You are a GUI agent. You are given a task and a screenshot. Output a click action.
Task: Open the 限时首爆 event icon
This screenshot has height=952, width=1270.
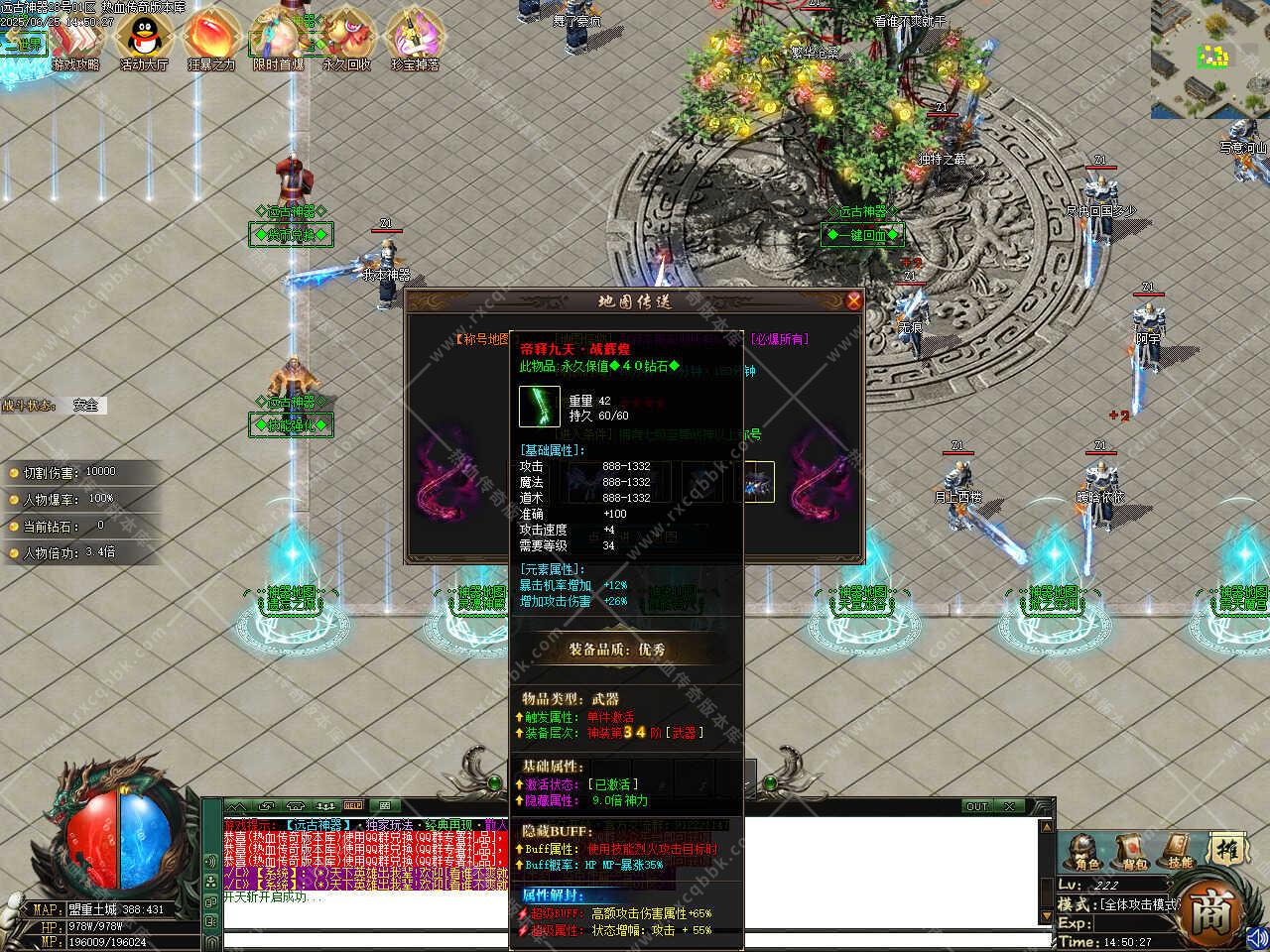(x=278, y=42)
